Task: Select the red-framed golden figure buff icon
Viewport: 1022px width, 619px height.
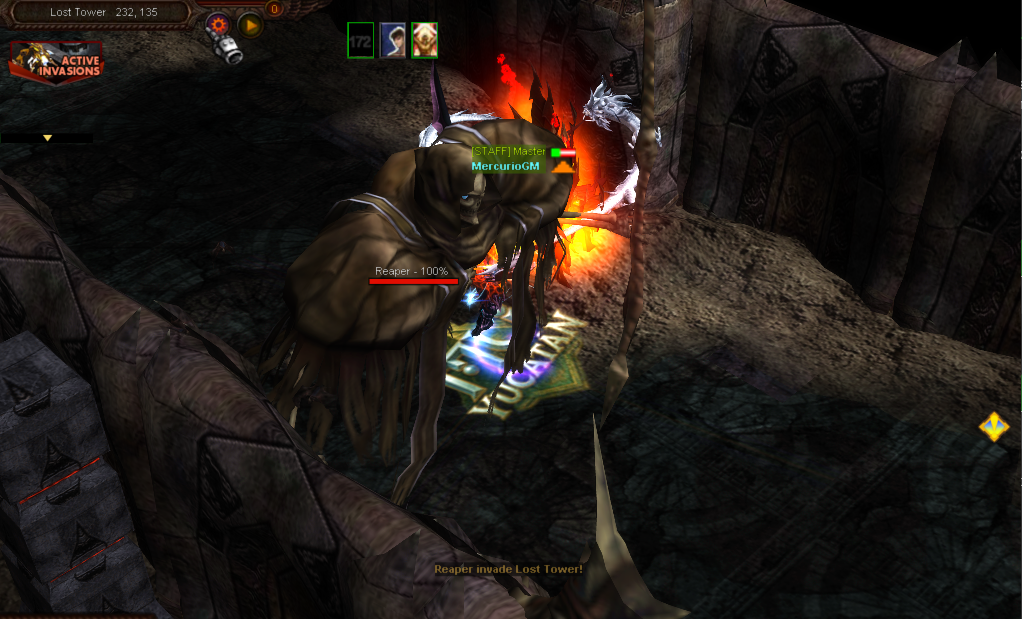Action: 424,40
